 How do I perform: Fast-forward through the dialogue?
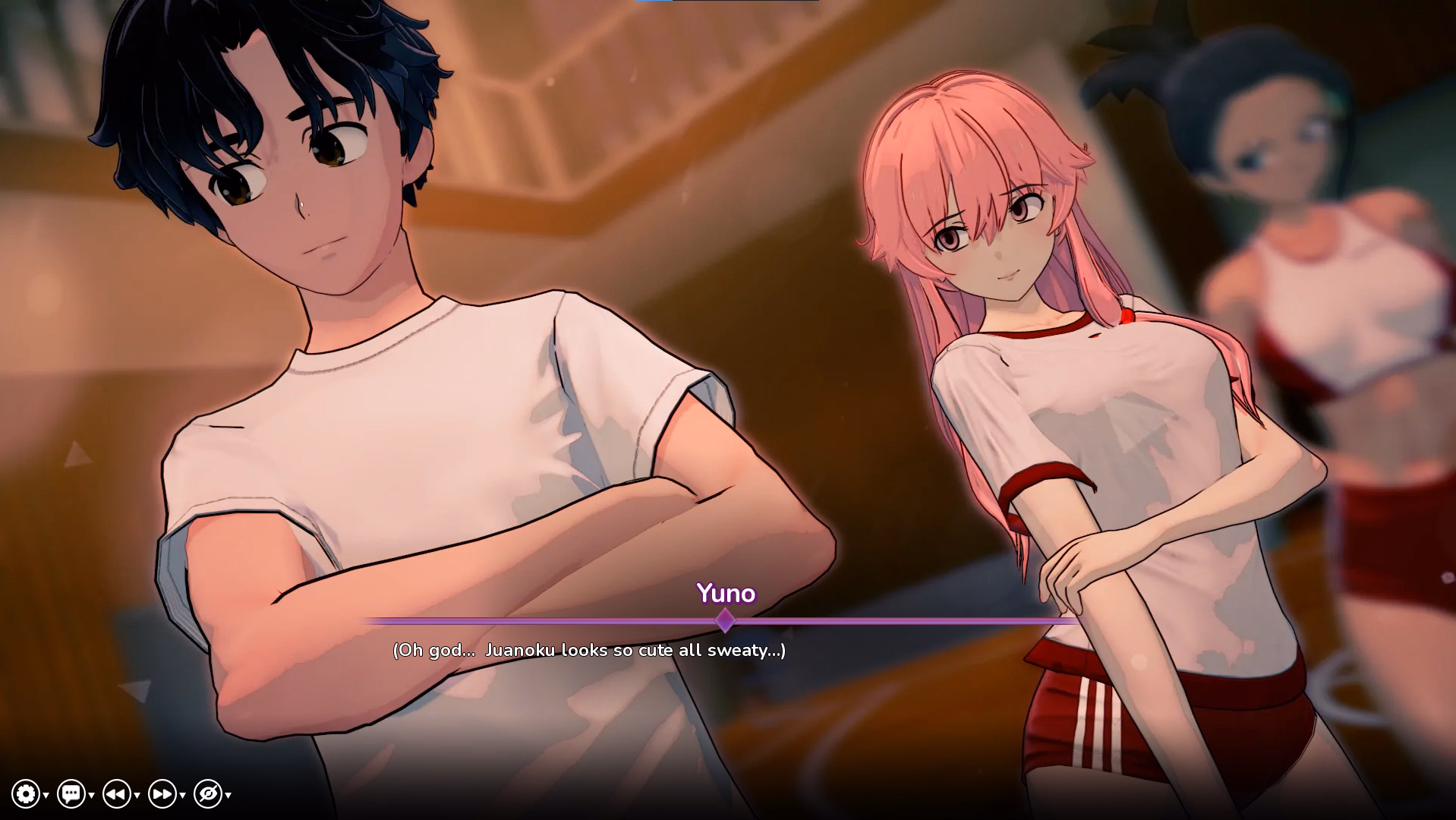(162, 794)
